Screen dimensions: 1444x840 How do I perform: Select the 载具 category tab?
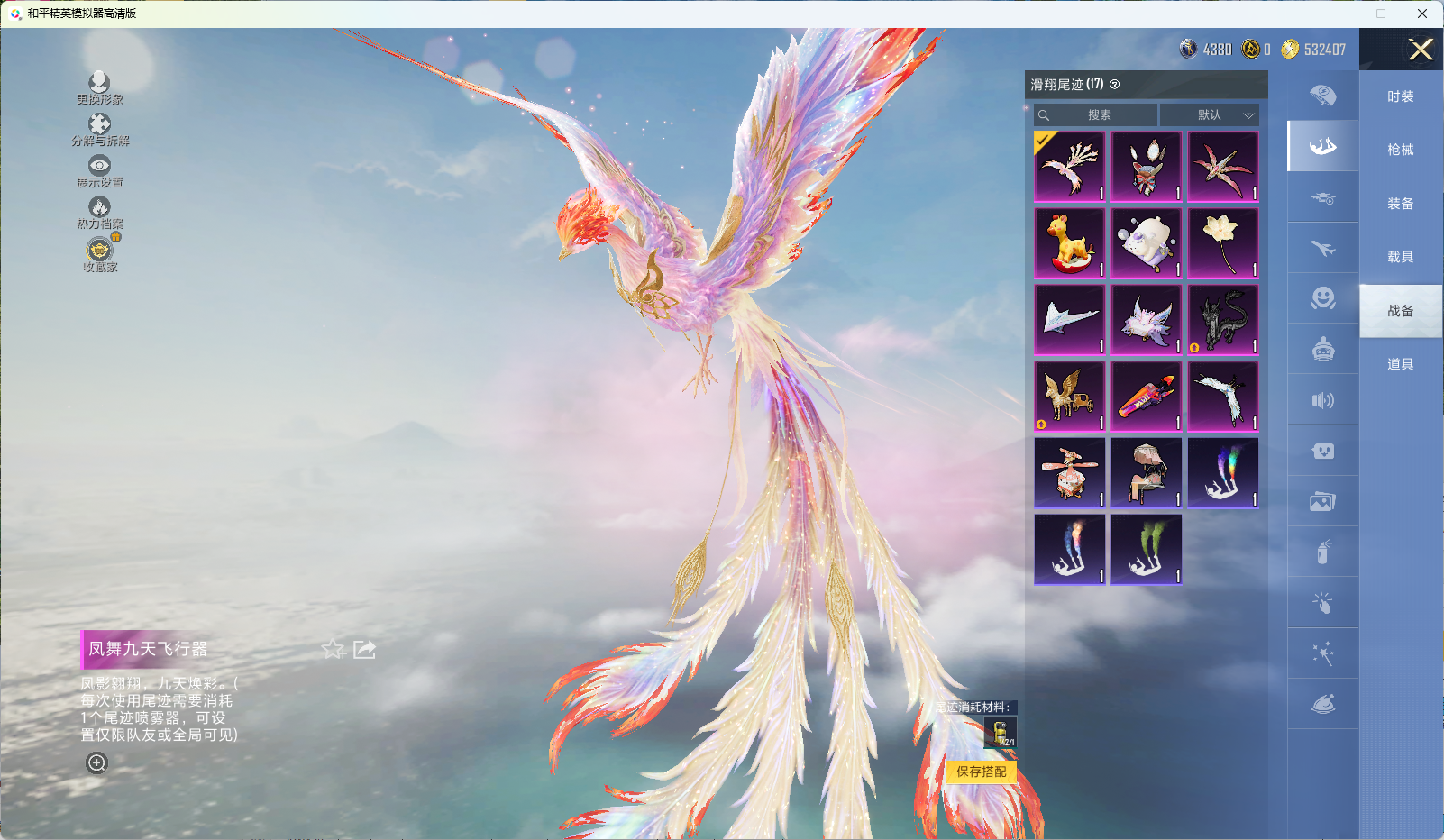[1400, 257]
